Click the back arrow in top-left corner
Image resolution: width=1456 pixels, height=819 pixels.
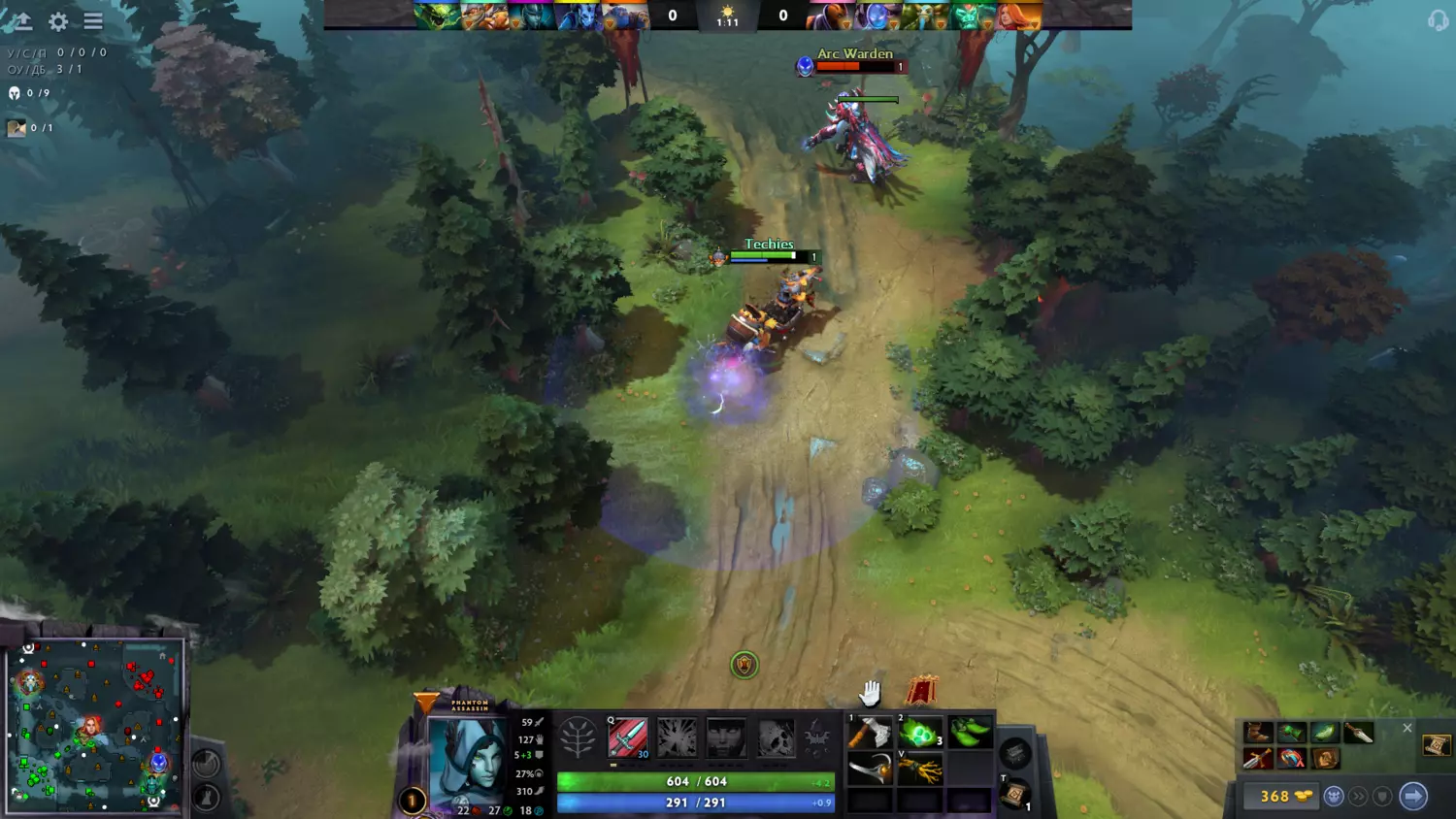pyautogui.click(x=21, y=21)
